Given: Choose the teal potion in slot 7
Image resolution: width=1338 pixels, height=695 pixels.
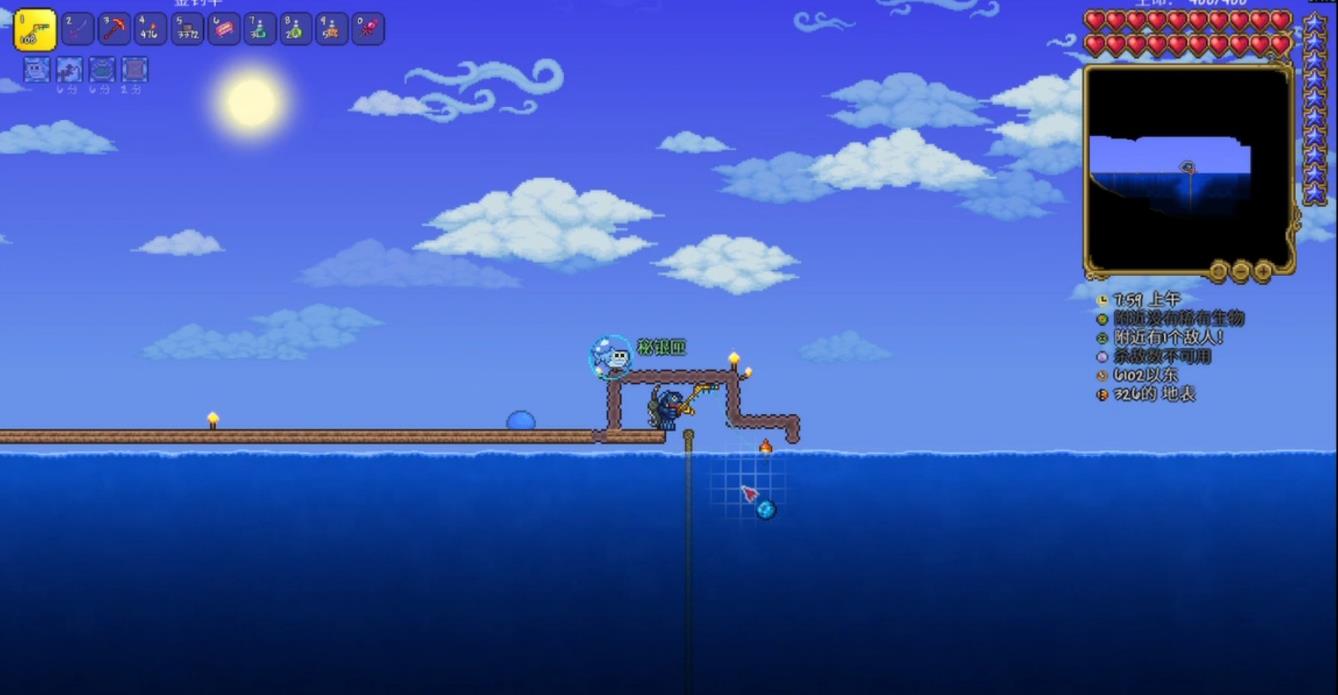Looking at the screenshot, I should (259, 29).
